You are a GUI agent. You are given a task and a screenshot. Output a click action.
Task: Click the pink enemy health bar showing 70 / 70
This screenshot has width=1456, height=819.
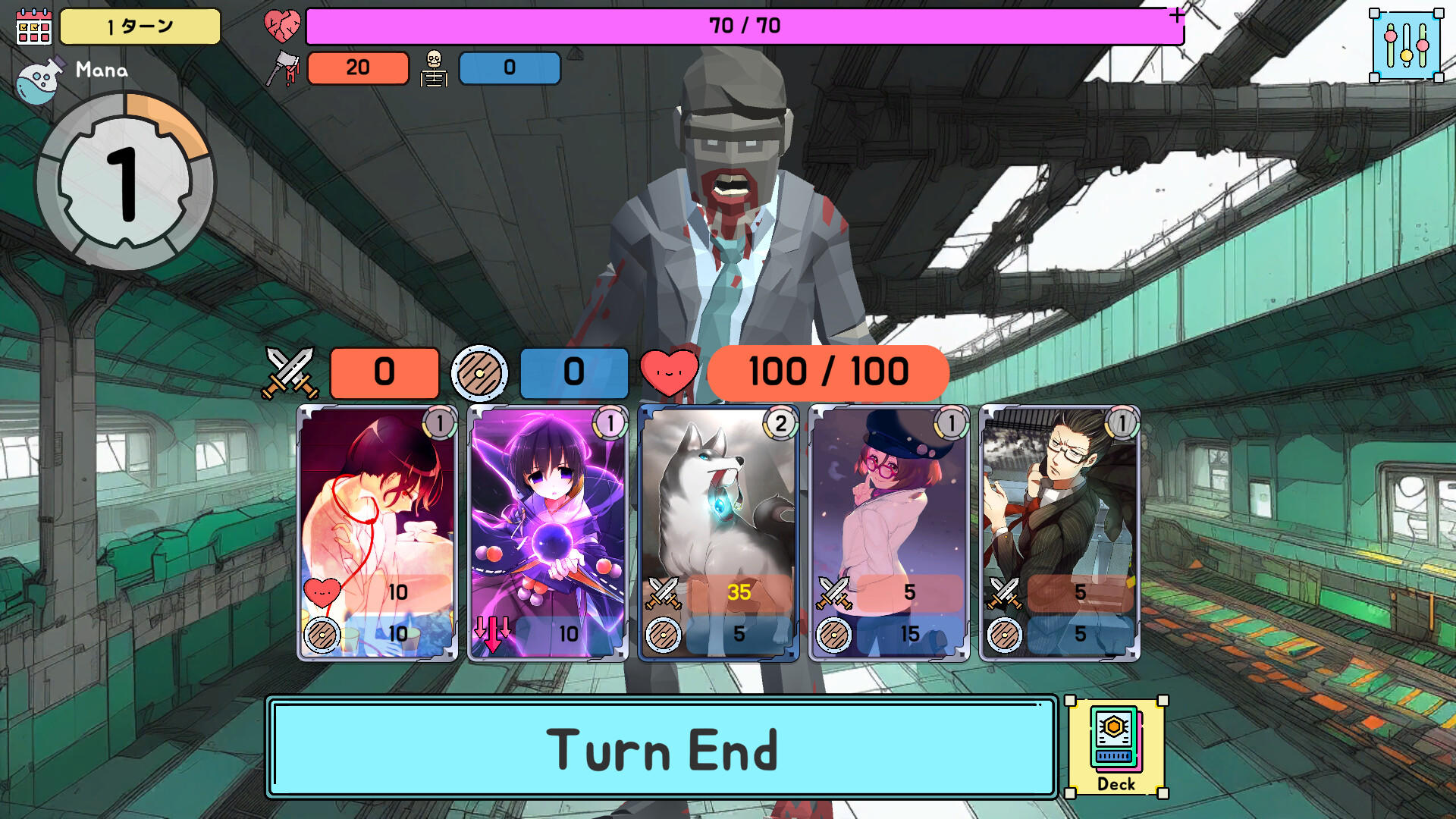(x=739, y=27)
